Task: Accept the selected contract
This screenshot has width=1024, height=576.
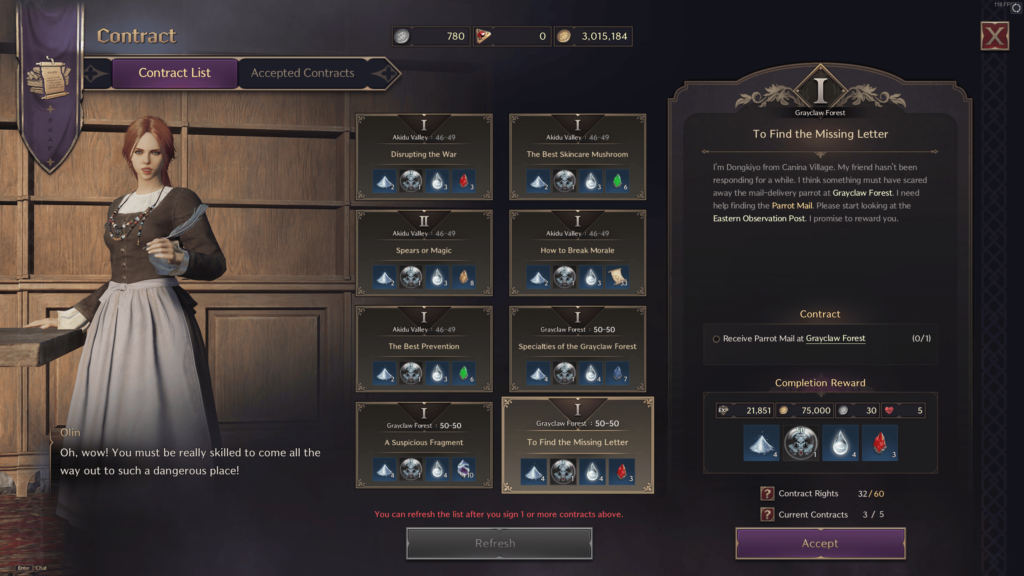Action: [x=820, y=543]
